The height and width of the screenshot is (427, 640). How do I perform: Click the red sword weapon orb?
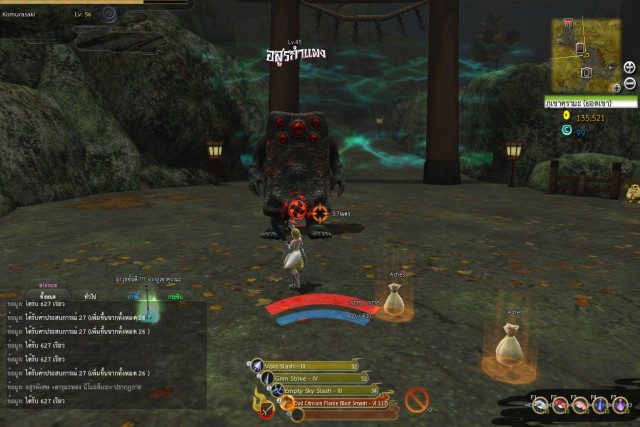click(266, 408)
